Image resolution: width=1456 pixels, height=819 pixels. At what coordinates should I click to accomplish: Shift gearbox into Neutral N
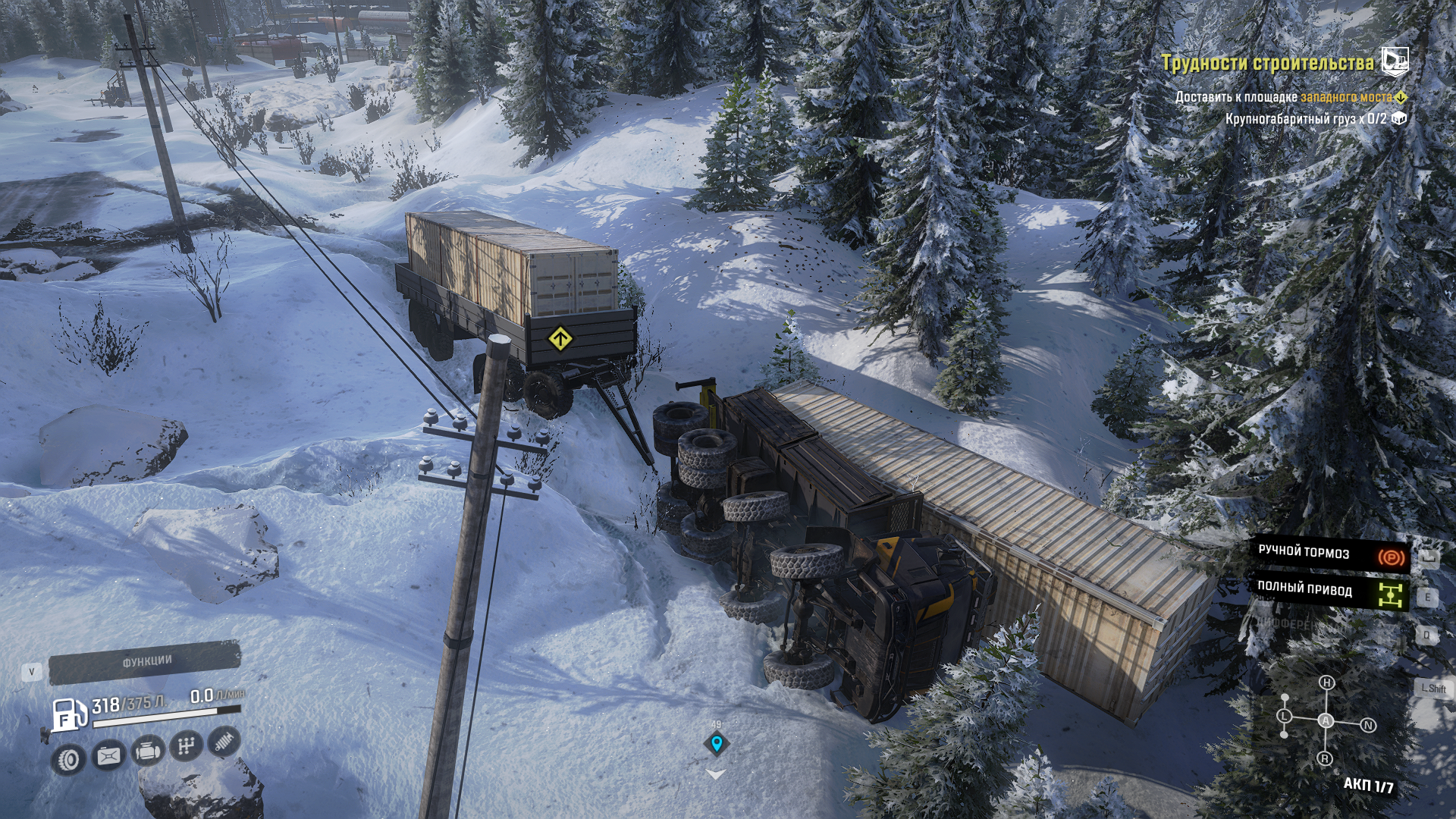coord(1368,726)
